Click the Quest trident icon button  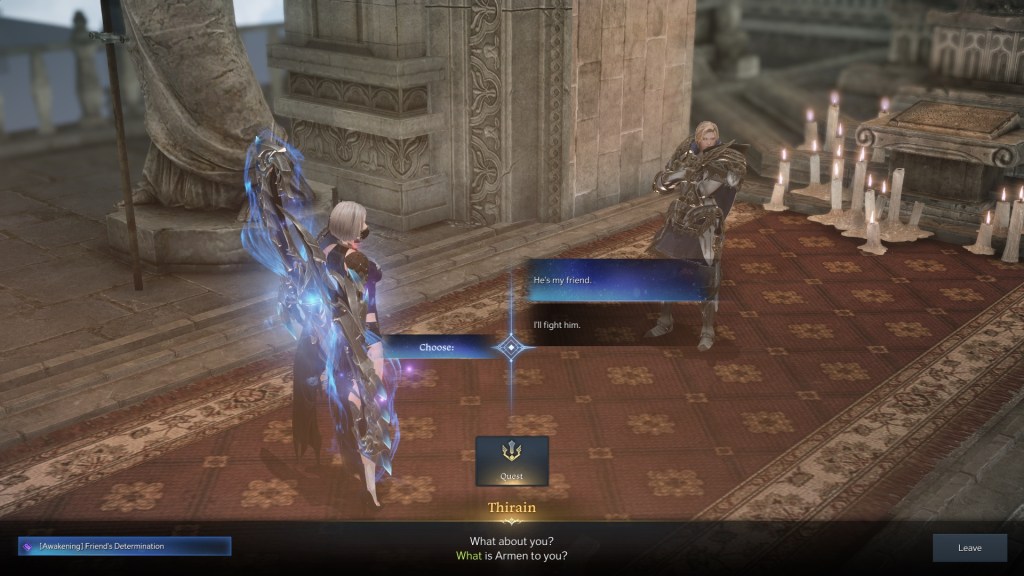tap(511, 461)
